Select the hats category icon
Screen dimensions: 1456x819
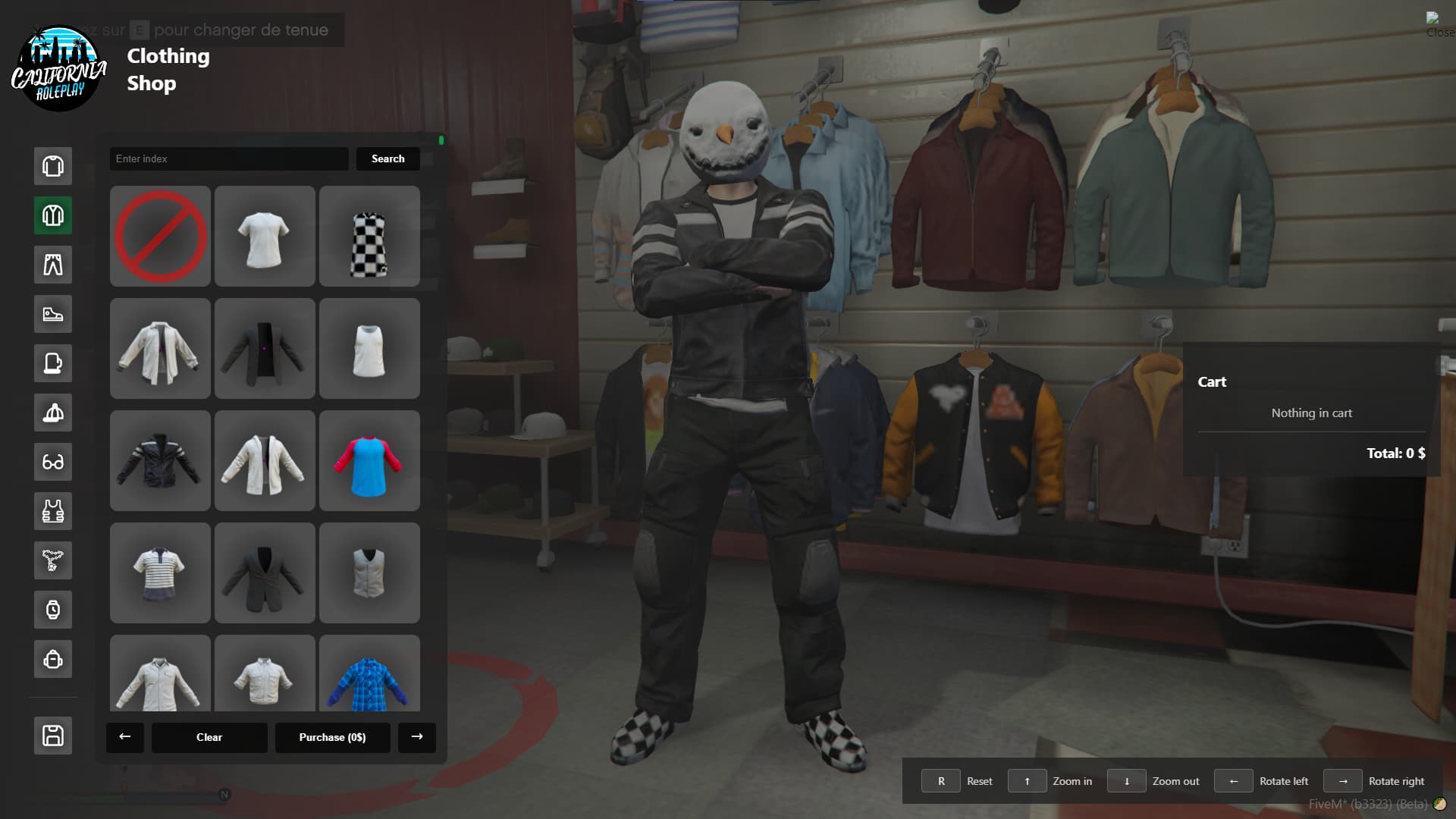[x=52, y=413]
